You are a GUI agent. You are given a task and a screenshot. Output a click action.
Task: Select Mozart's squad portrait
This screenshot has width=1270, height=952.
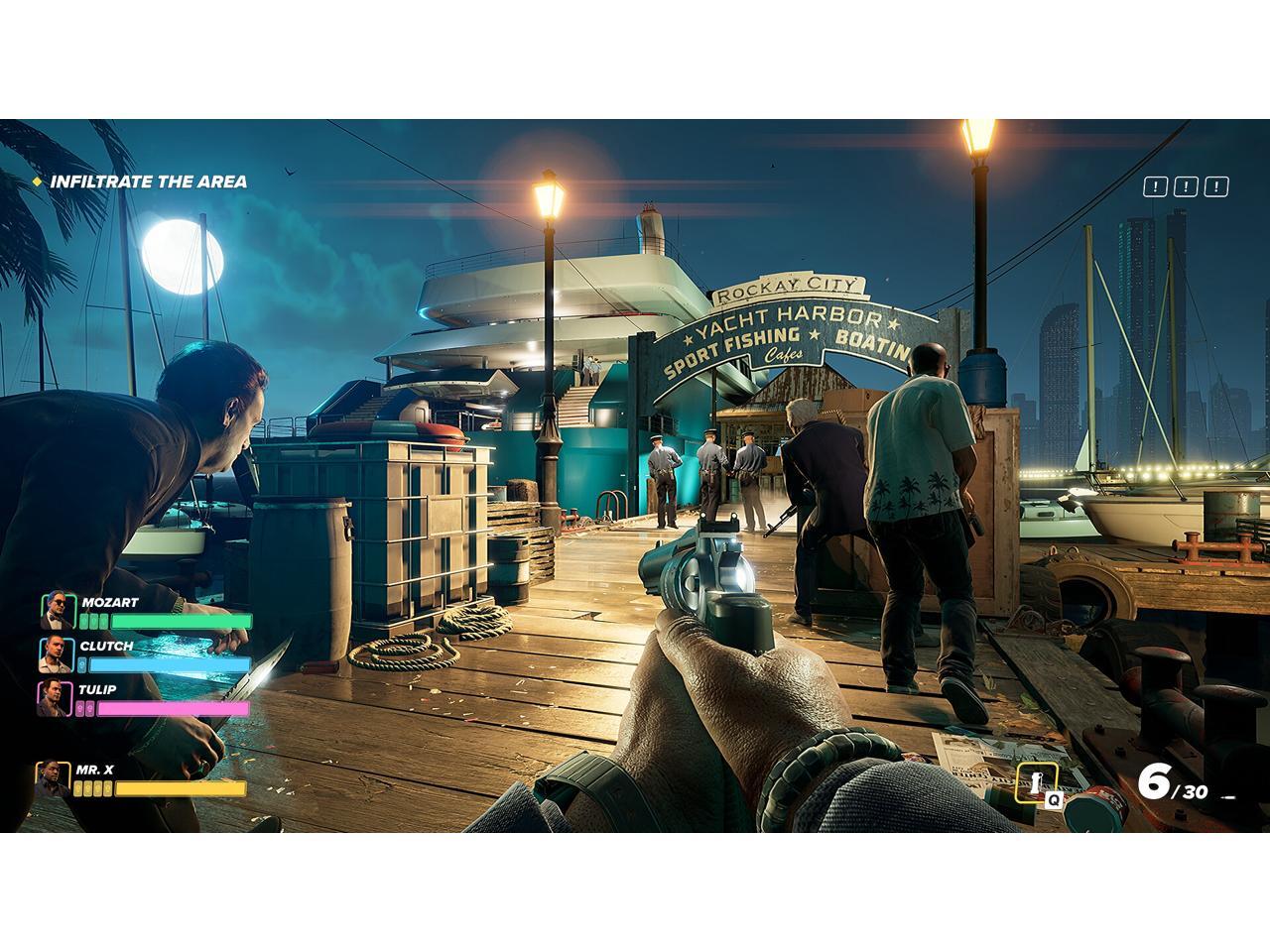58,611
